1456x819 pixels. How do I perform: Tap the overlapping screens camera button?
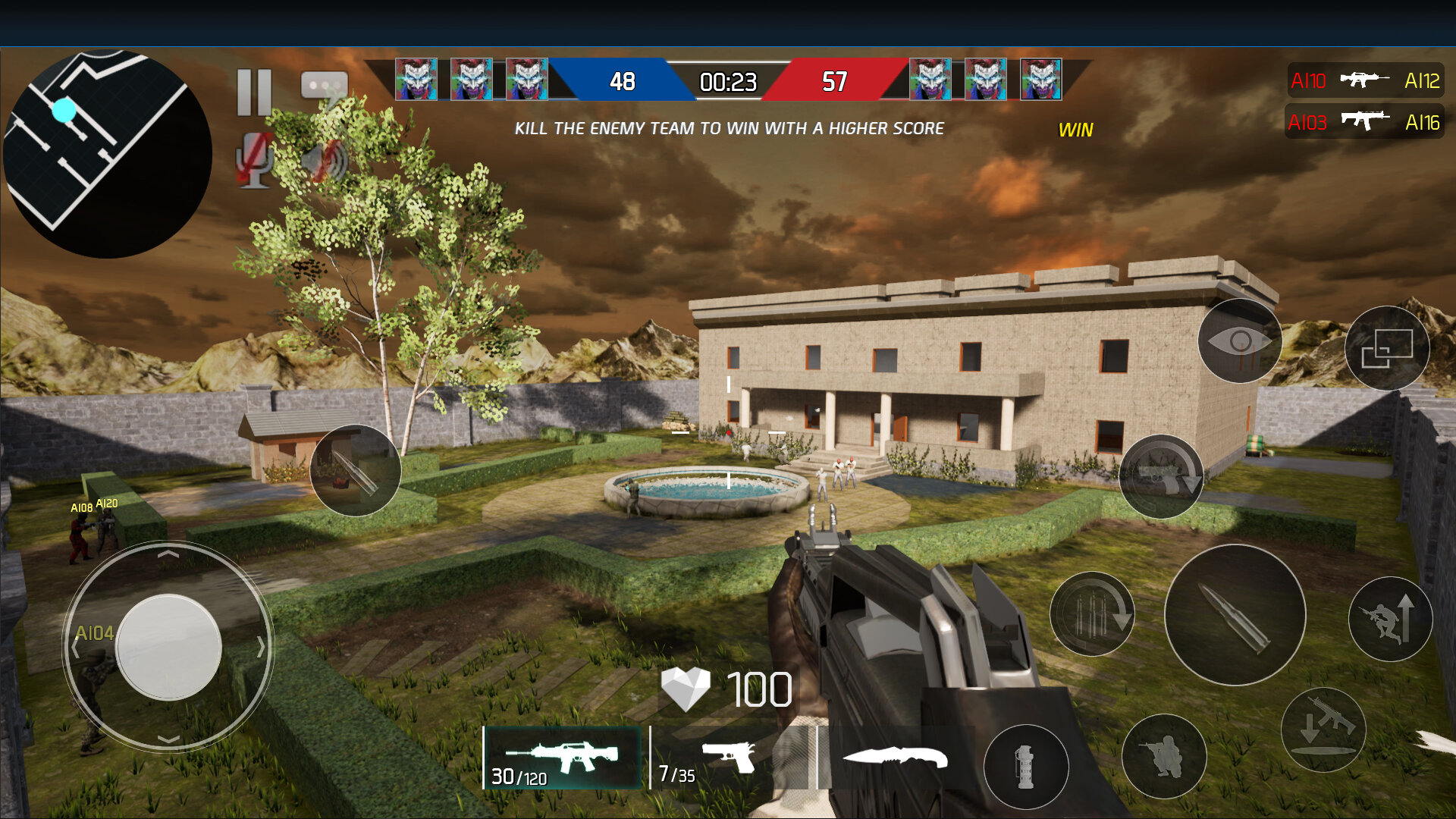tap(1387, 349)
